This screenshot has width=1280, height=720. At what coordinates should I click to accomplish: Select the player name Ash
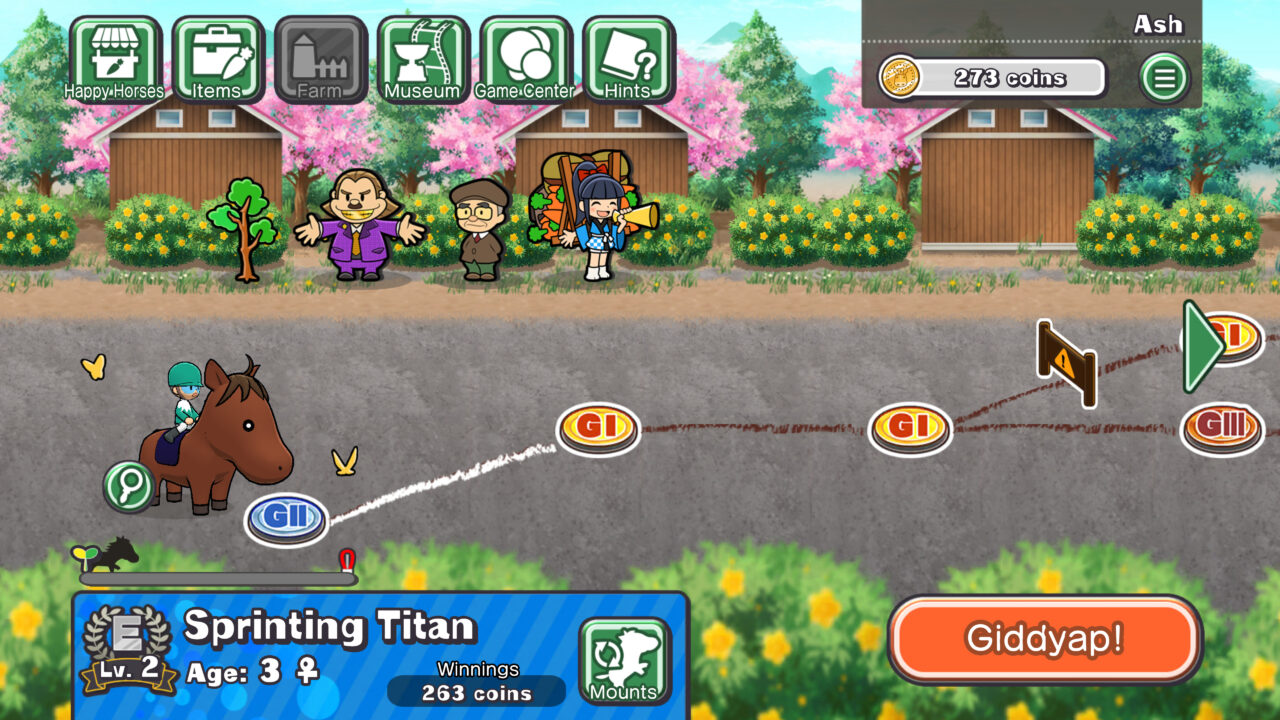(1160, 23)
